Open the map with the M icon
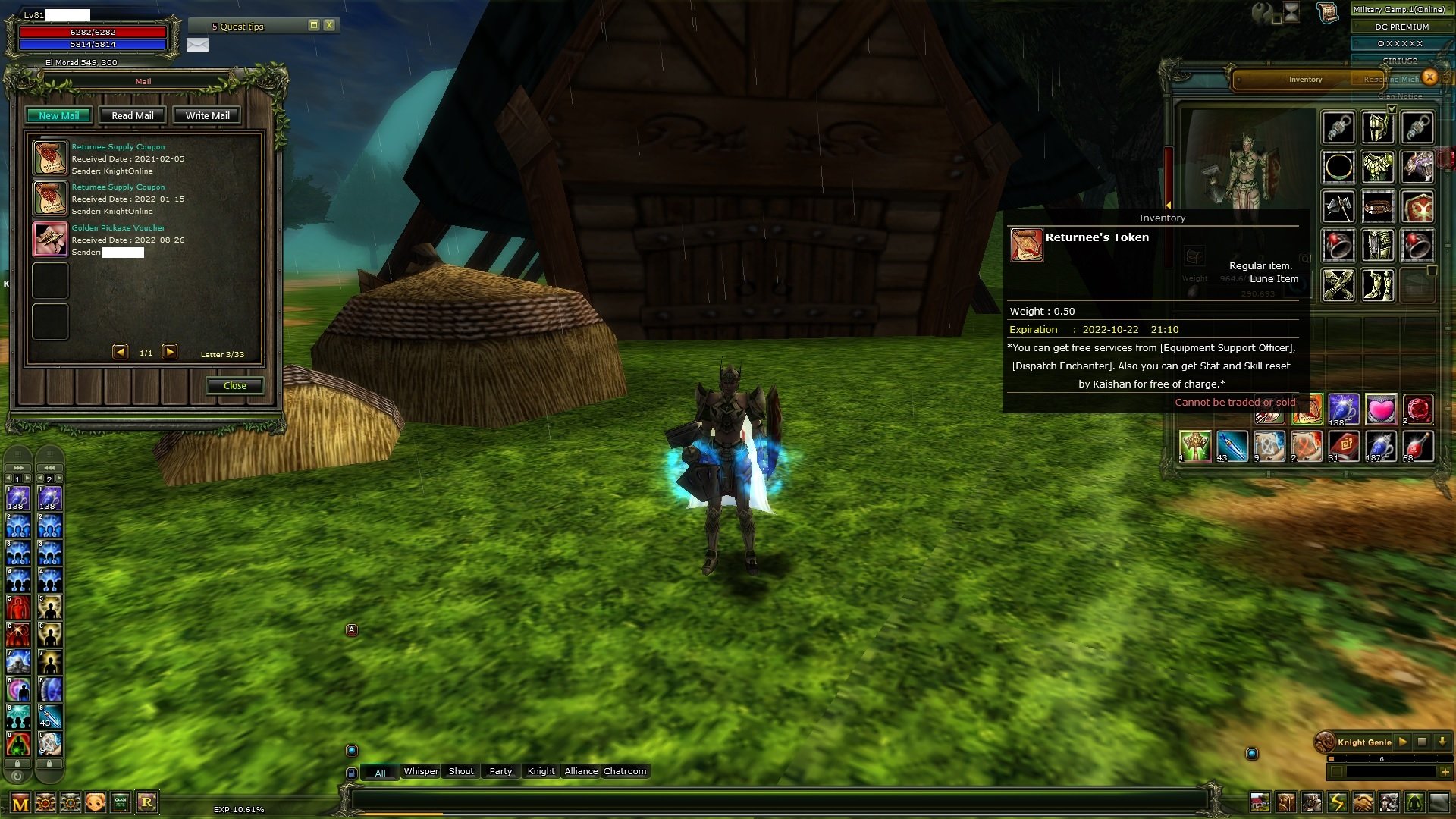 20,802
